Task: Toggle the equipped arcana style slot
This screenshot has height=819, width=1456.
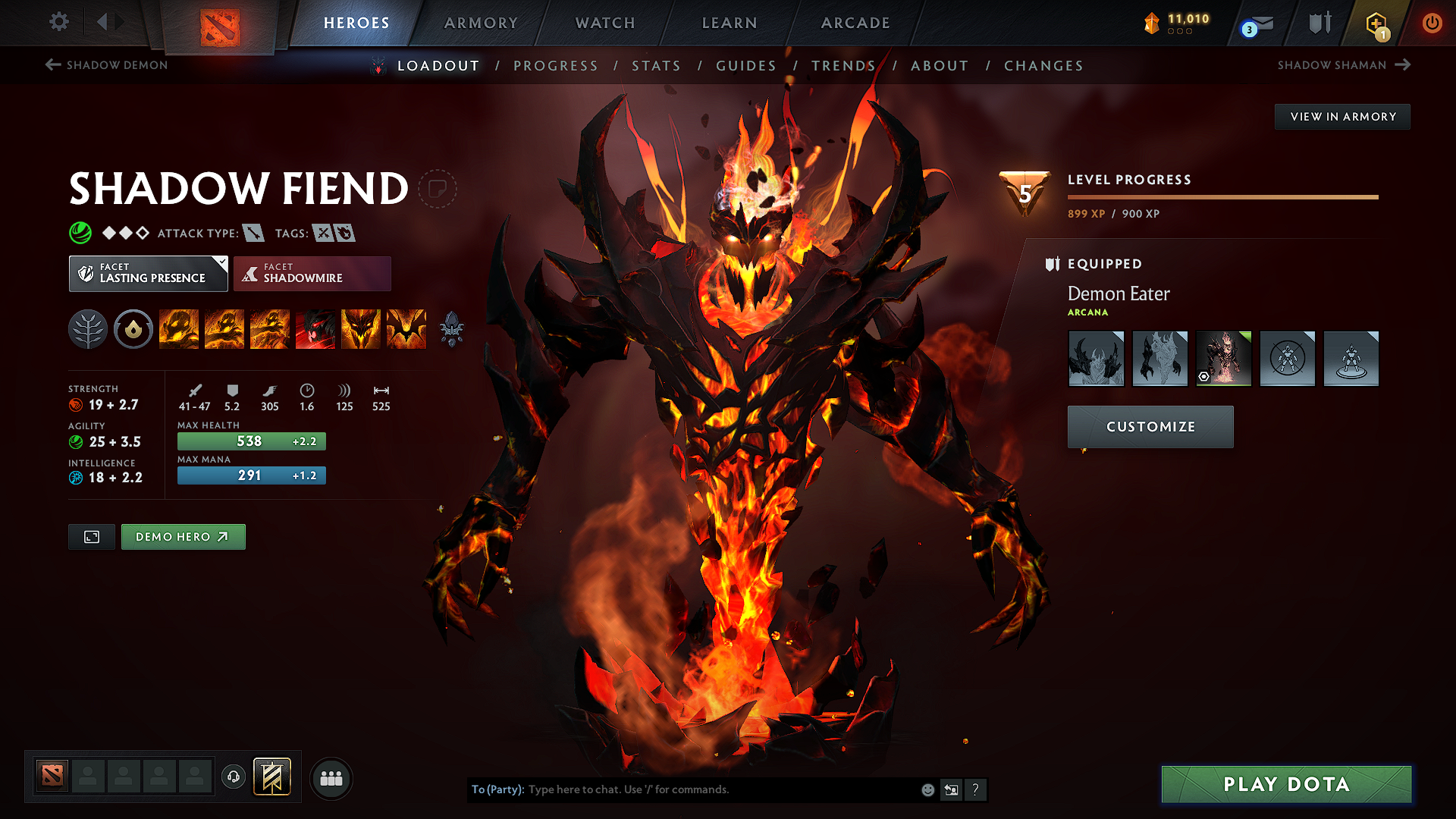Action: click(1223, 358)
